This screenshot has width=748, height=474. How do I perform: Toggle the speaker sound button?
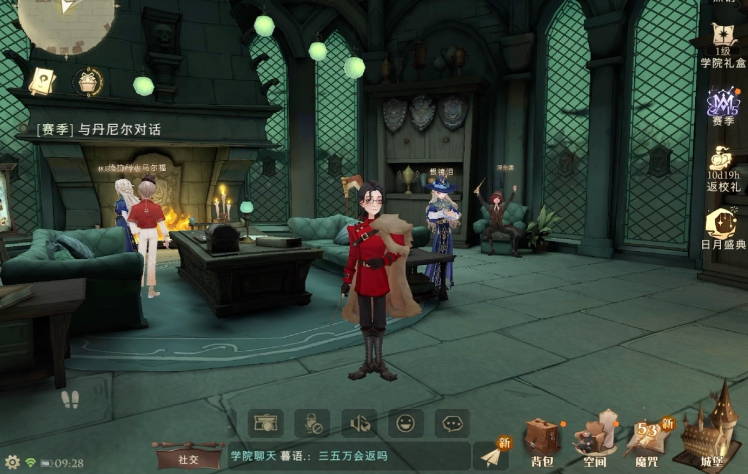pyautogui.click(x=359, y=423)
